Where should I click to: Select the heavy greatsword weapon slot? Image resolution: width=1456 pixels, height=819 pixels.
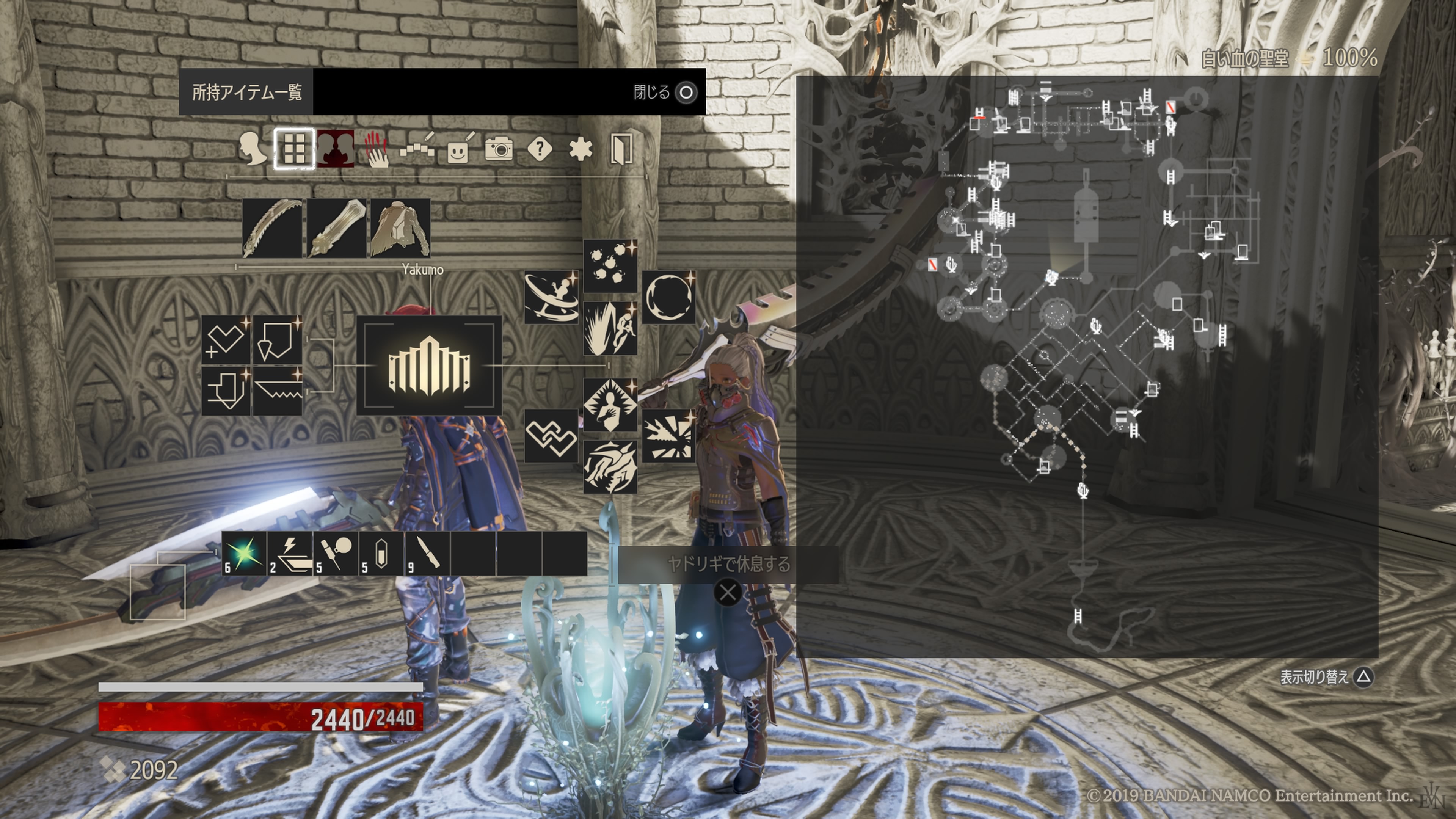[336, 228]
